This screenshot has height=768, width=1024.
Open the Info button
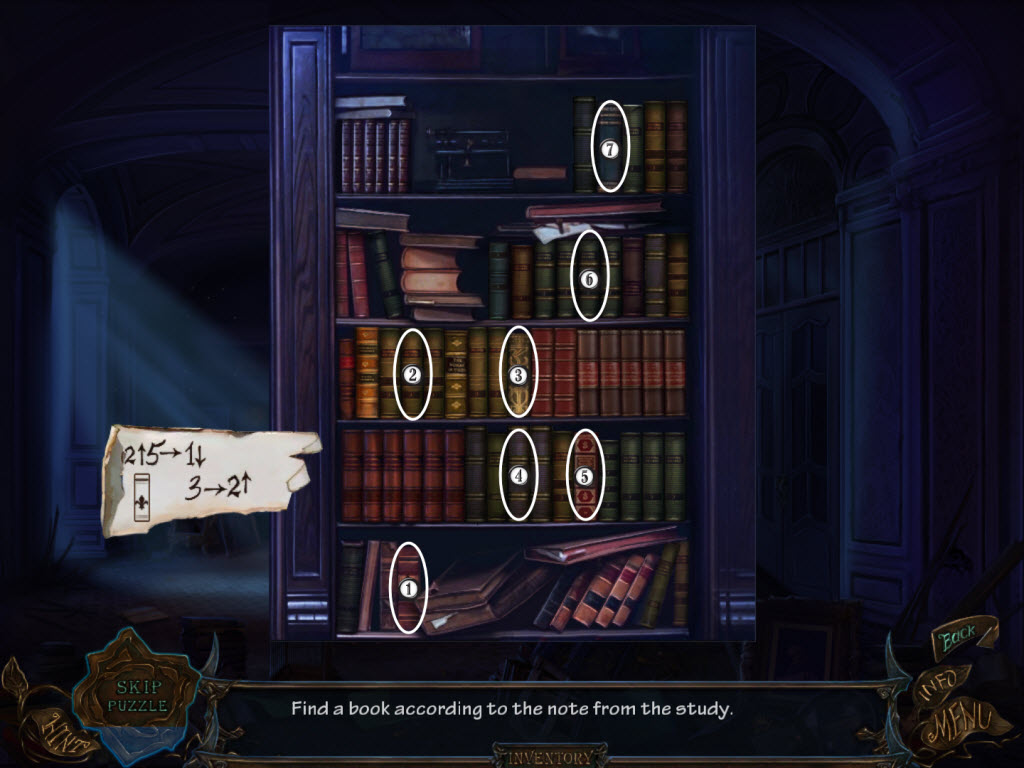tap(939, 683)
